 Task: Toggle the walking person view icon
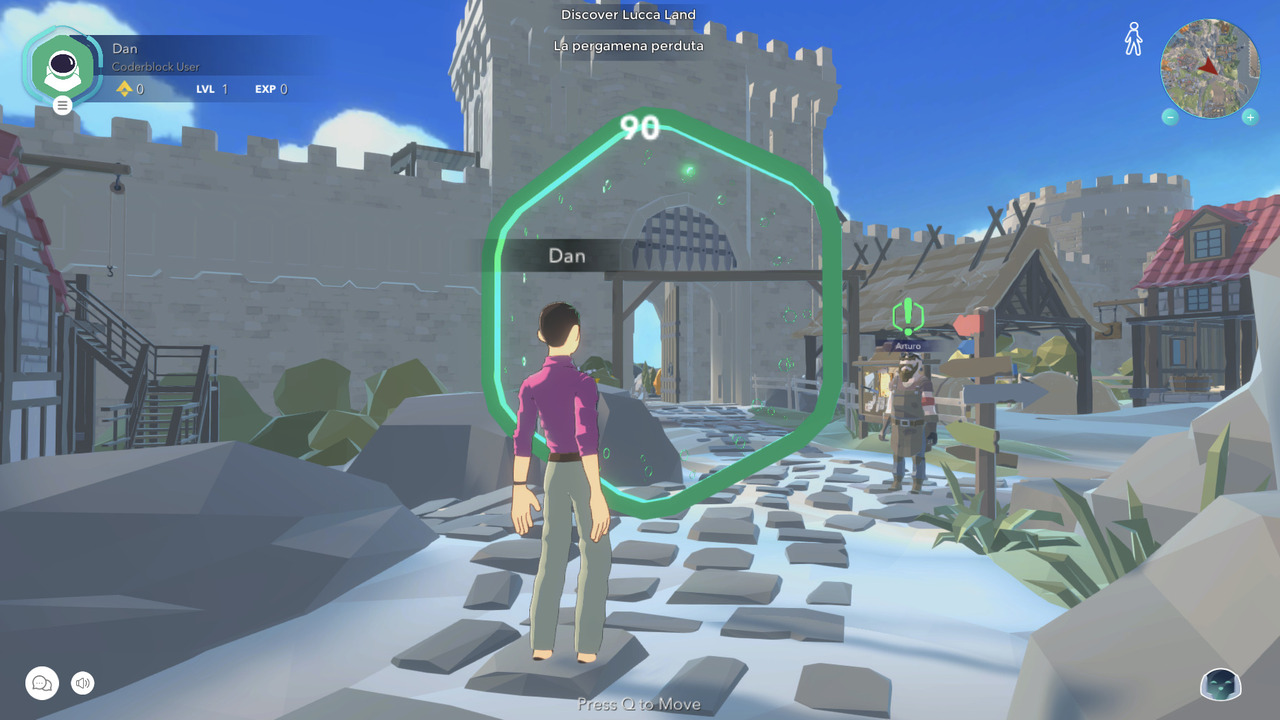pyautogui.click(x=1133, y=39)
